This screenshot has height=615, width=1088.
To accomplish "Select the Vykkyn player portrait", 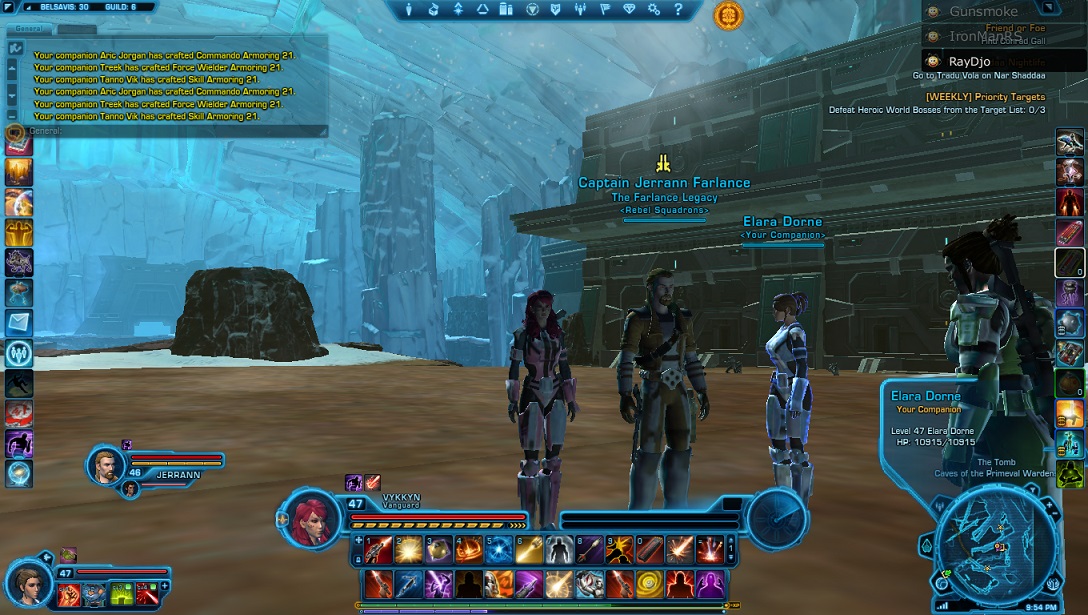I will [x=312, y=517].
